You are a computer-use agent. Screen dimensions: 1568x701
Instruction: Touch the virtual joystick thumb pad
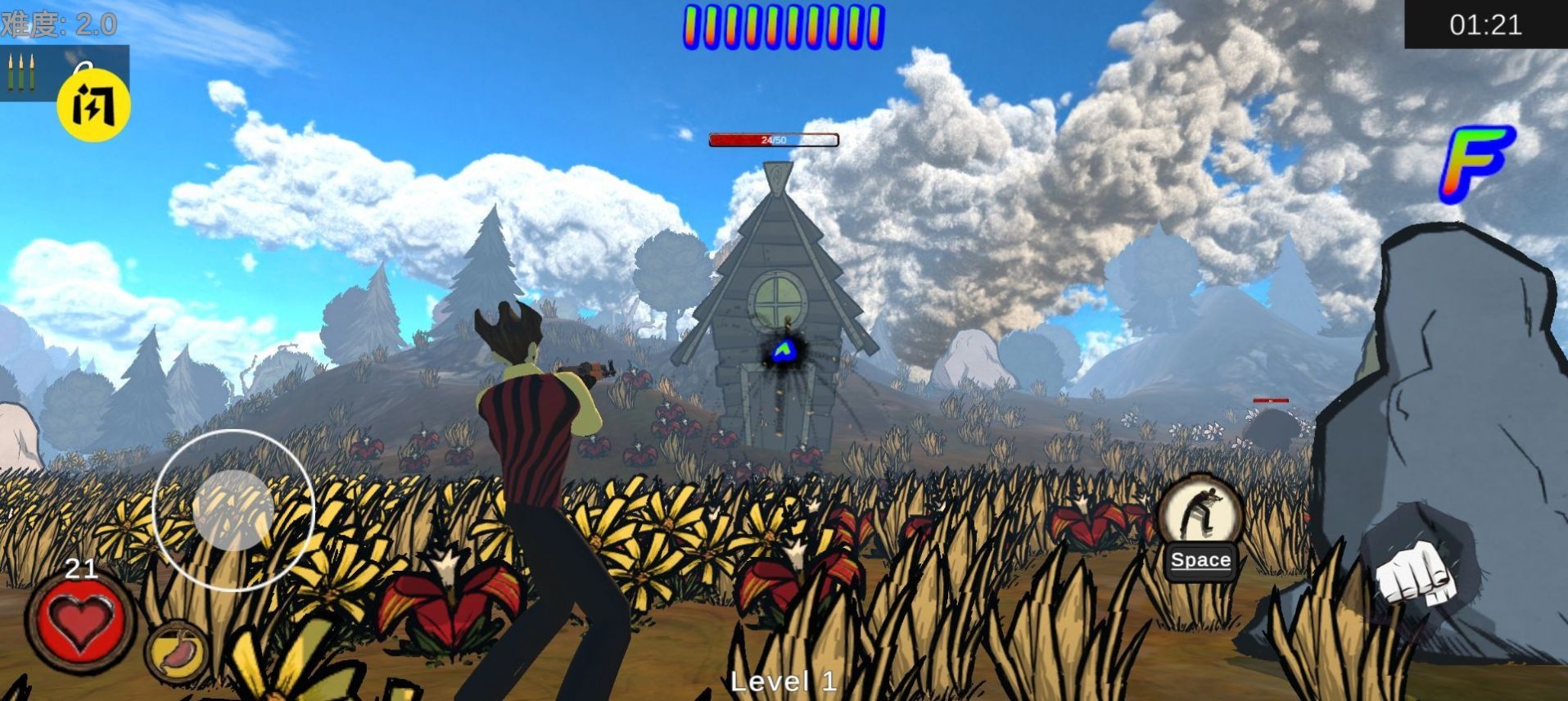[x=233, y=509]
